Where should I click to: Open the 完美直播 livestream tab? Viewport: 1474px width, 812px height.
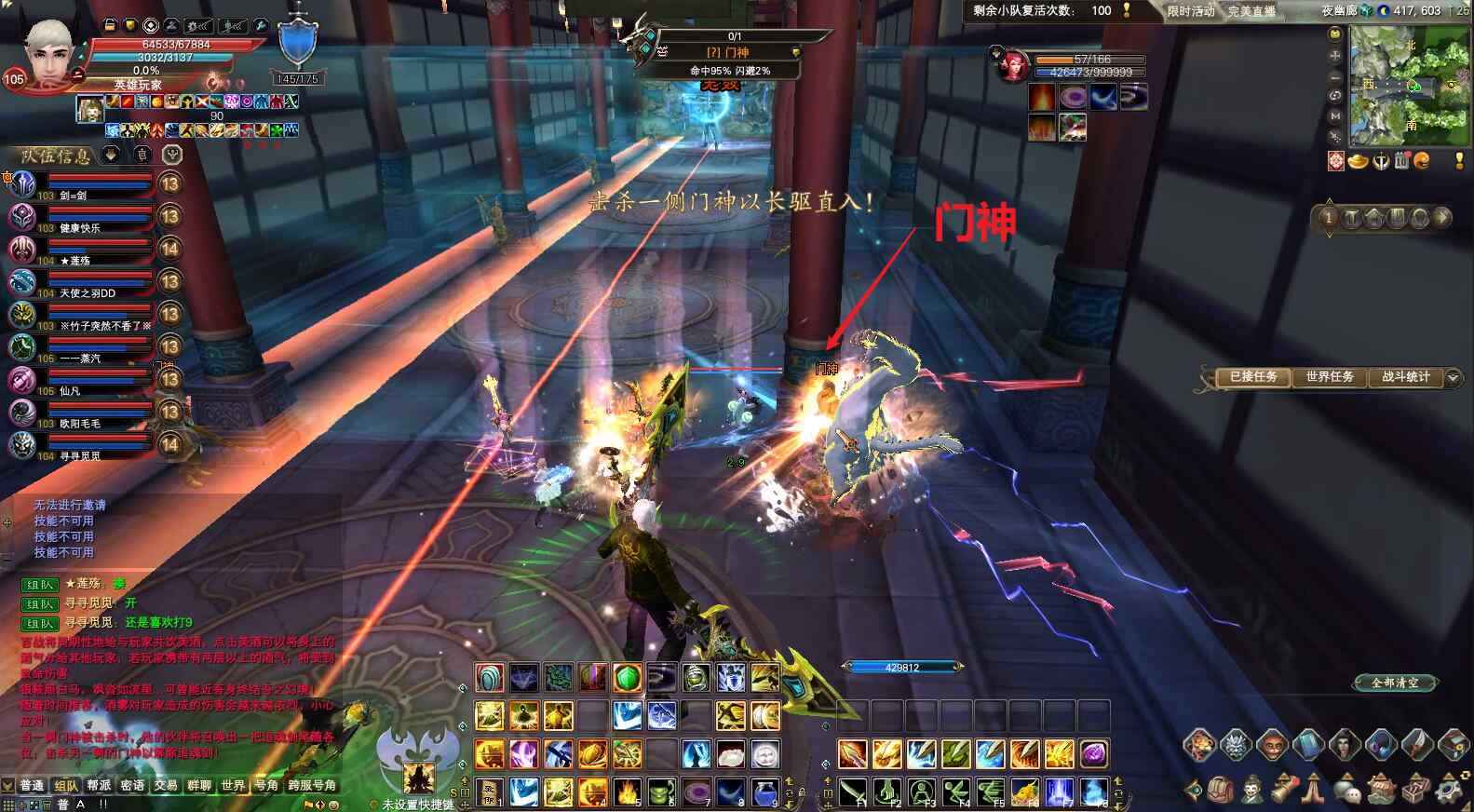point(1251,11)
